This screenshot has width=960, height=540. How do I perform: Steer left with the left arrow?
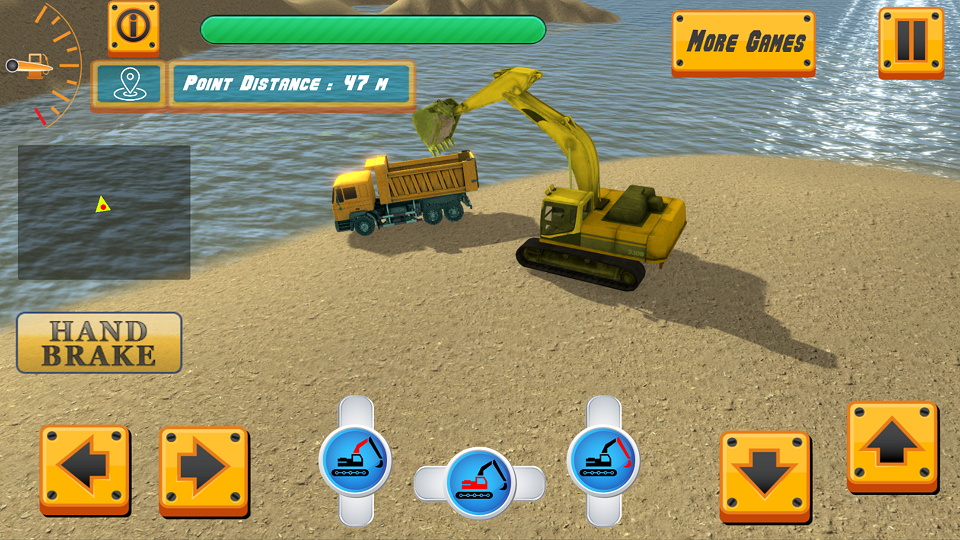coord(85,469)
